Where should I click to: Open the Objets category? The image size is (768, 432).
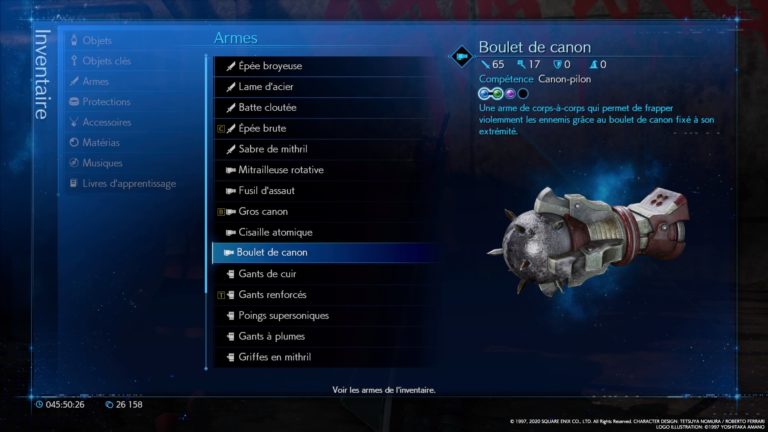click(97, 41)
